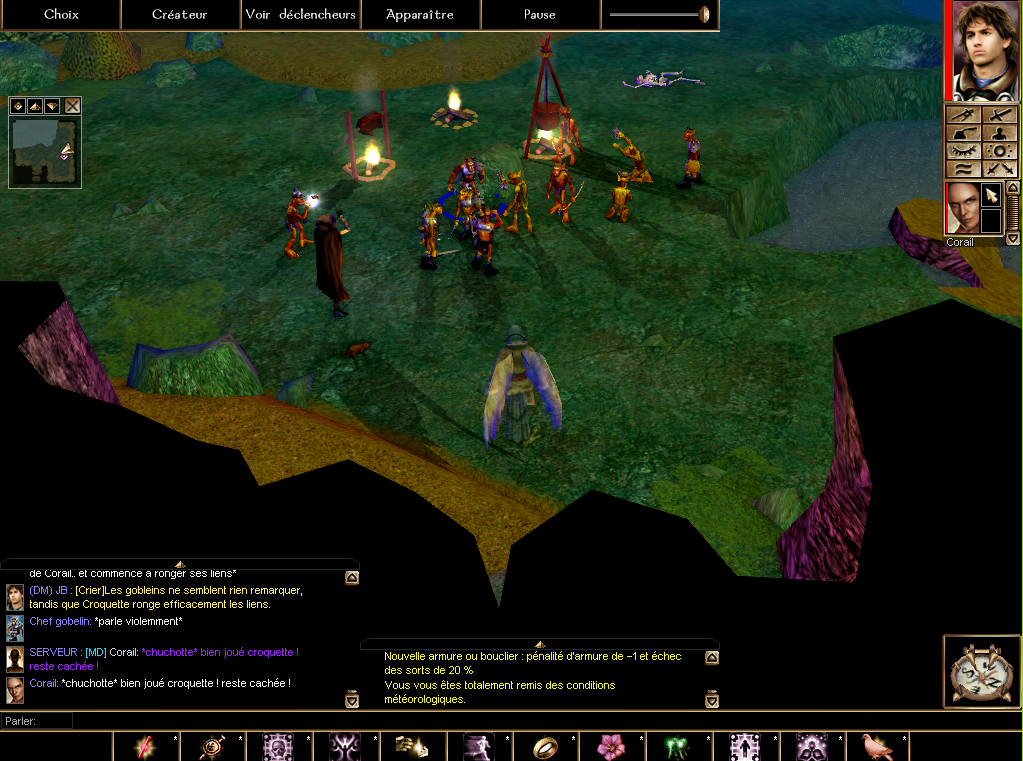
Task: Click the wavy lines icon in the side panel
Action: (x=964, y=169)
